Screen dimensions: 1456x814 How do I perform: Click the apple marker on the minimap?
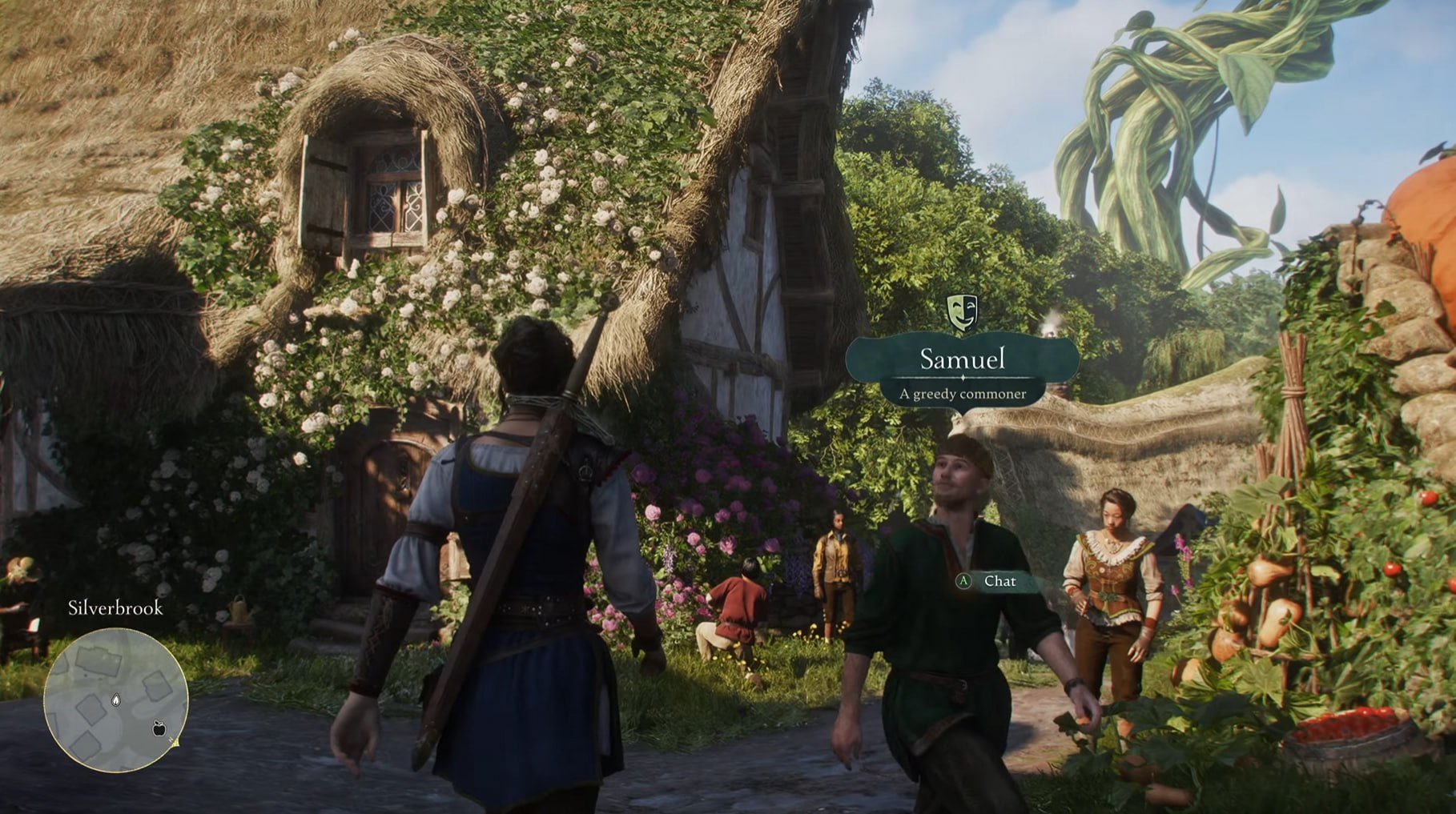(159, 728)
